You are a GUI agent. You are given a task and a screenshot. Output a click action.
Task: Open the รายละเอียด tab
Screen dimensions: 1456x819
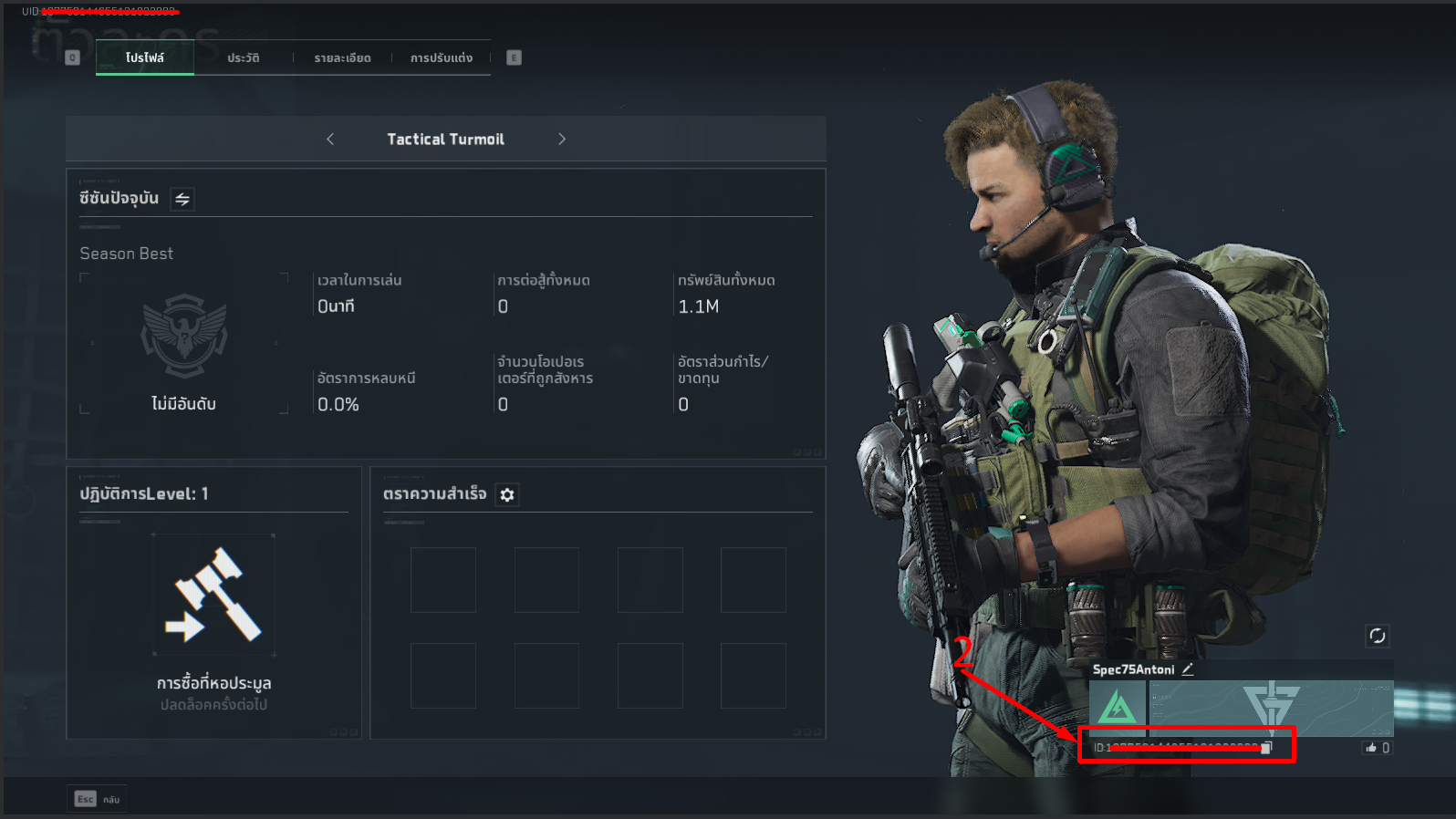pos(342,57)
